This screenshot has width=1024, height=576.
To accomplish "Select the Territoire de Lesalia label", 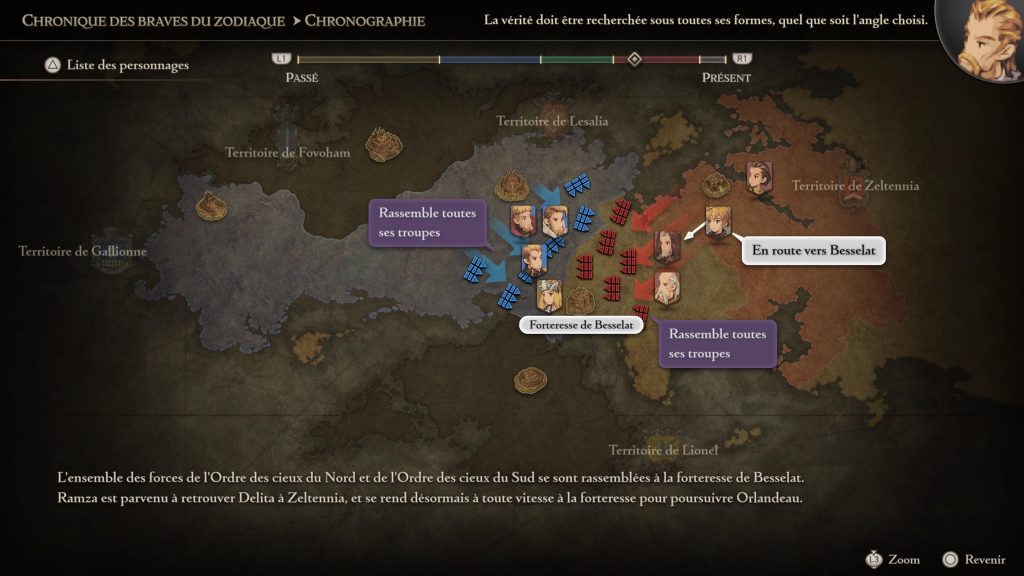I will coord(552,121).
